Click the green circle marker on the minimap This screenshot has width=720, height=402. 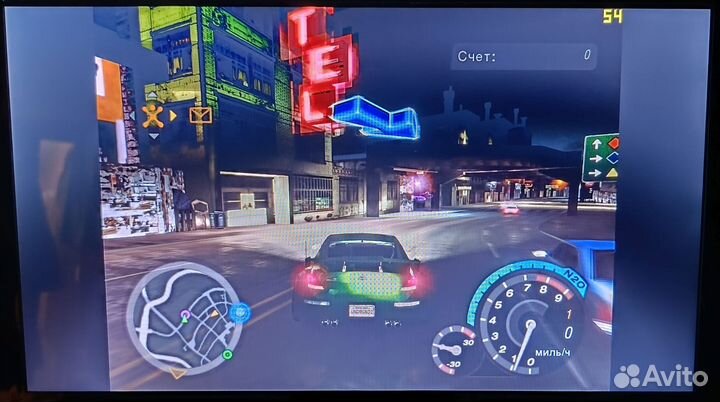point(227,354)
